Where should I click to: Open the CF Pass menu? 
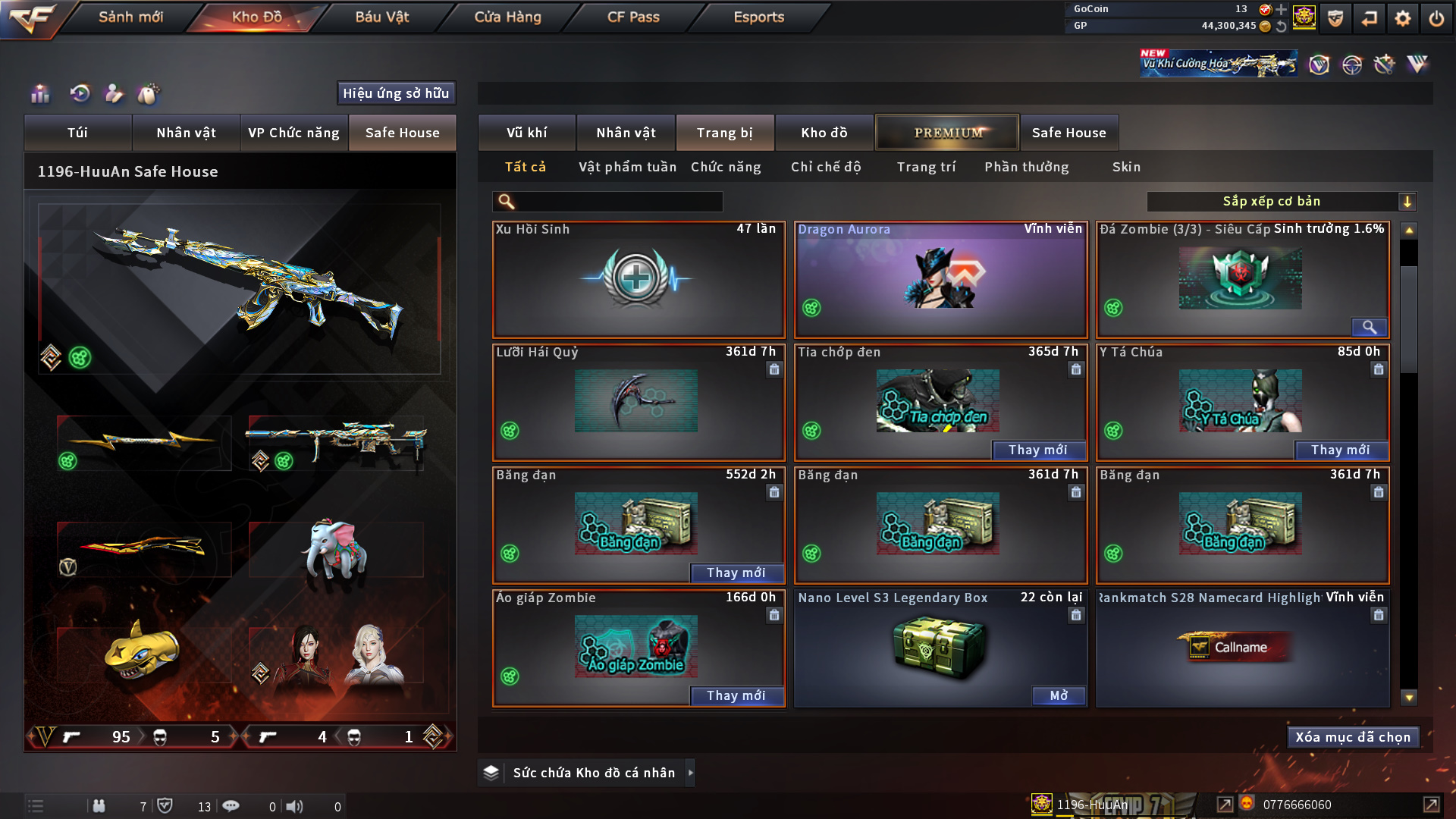pos(633,17)
